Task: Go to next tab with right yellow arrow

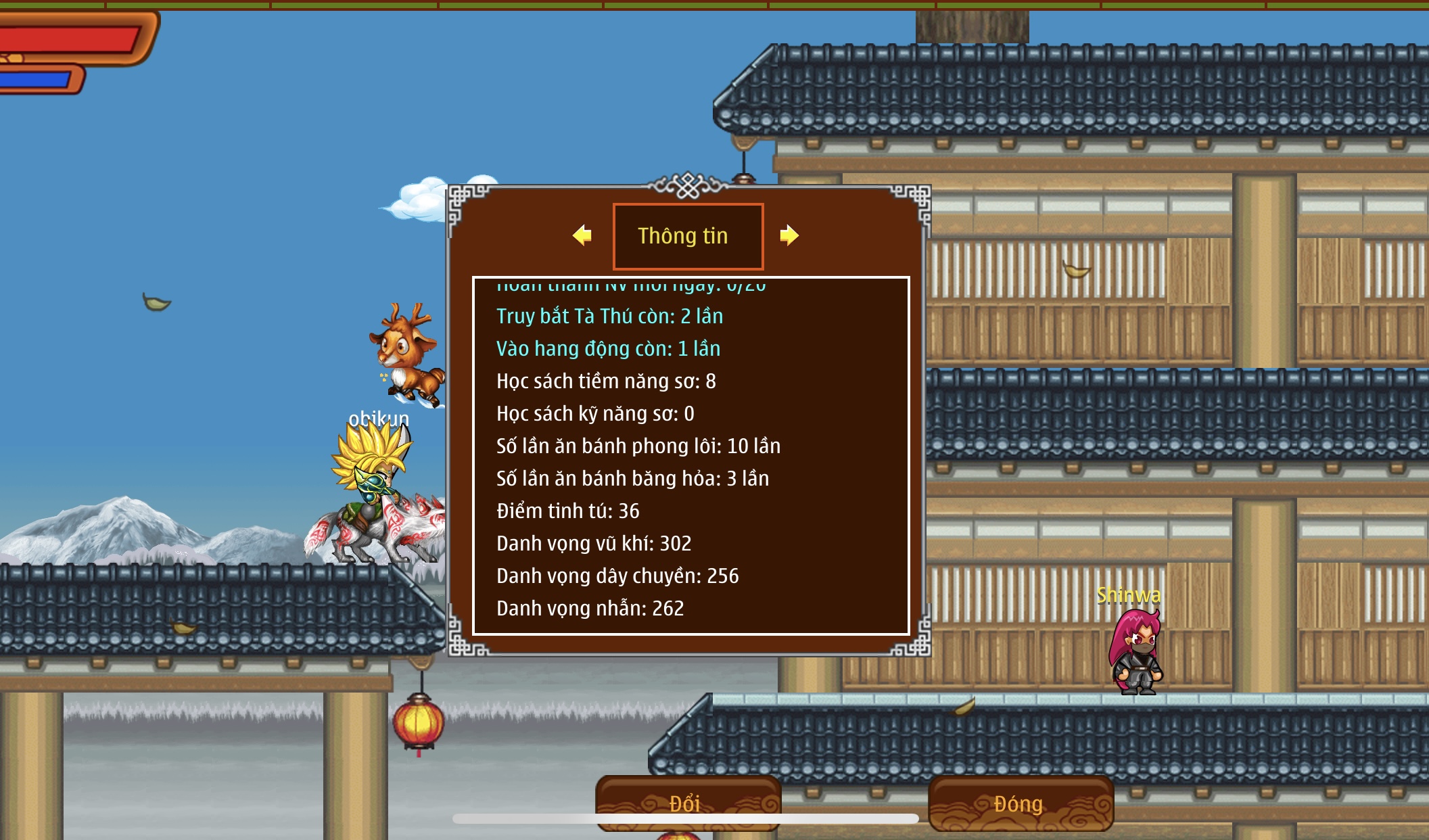Action: [x=789, y=235]
